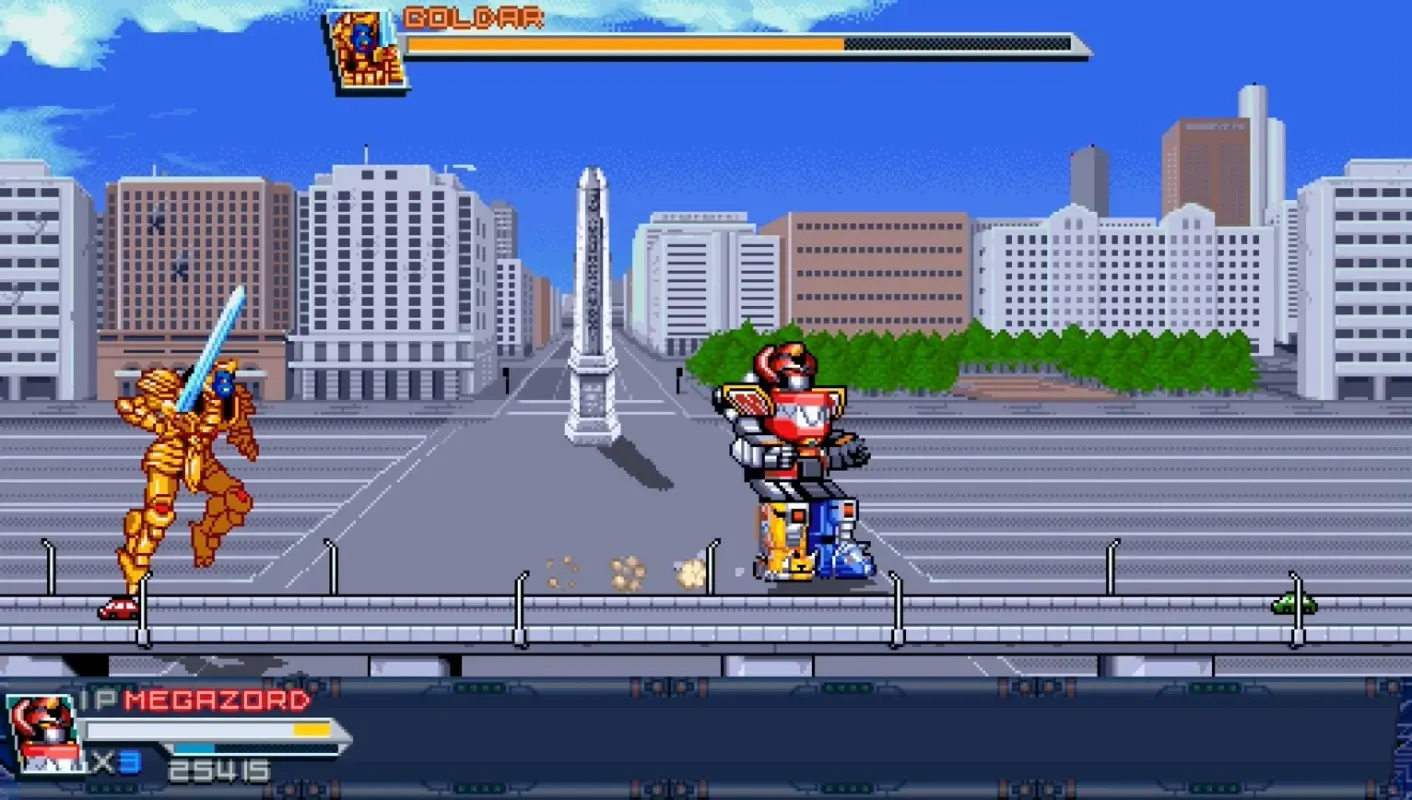Click the green car on the right bridge edge
This screenshot has height=800, width=1412.
(x=1293, y=601)
